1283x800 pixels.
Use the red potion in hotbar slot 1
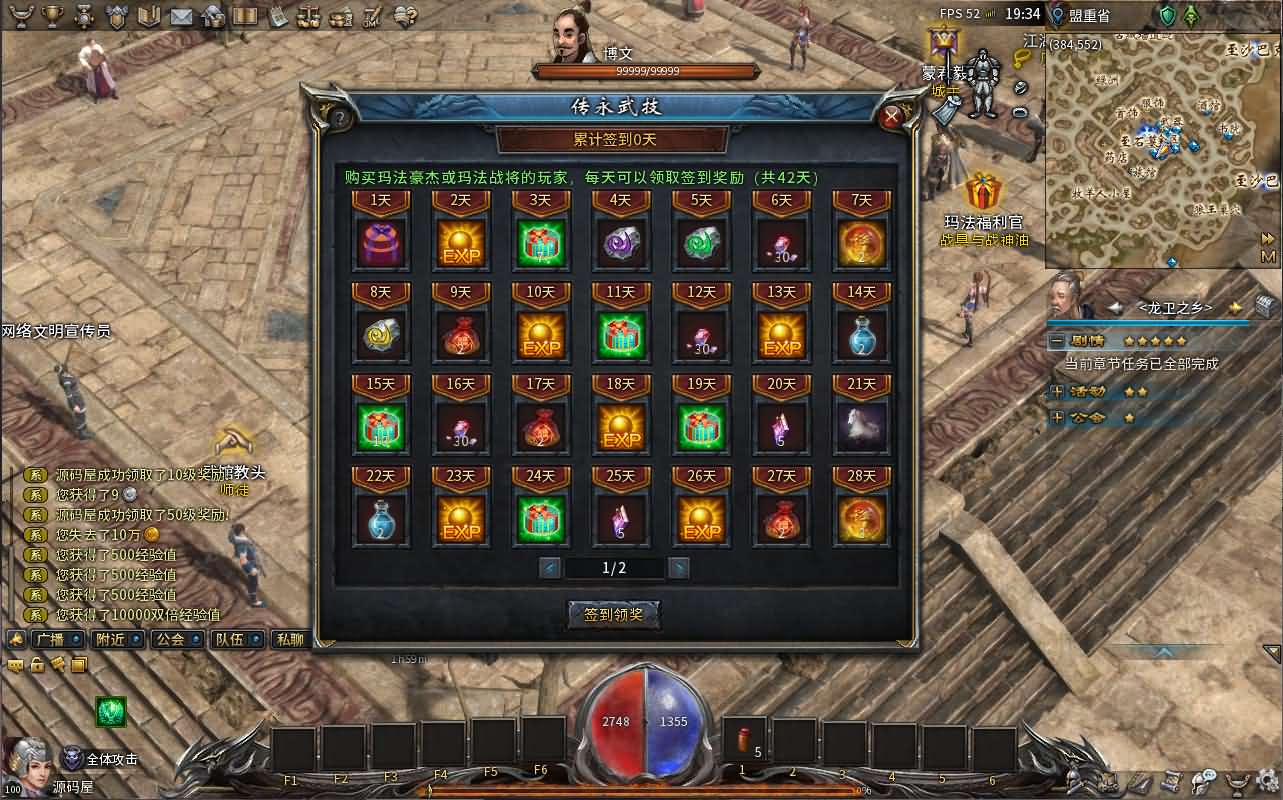(743, 741)
